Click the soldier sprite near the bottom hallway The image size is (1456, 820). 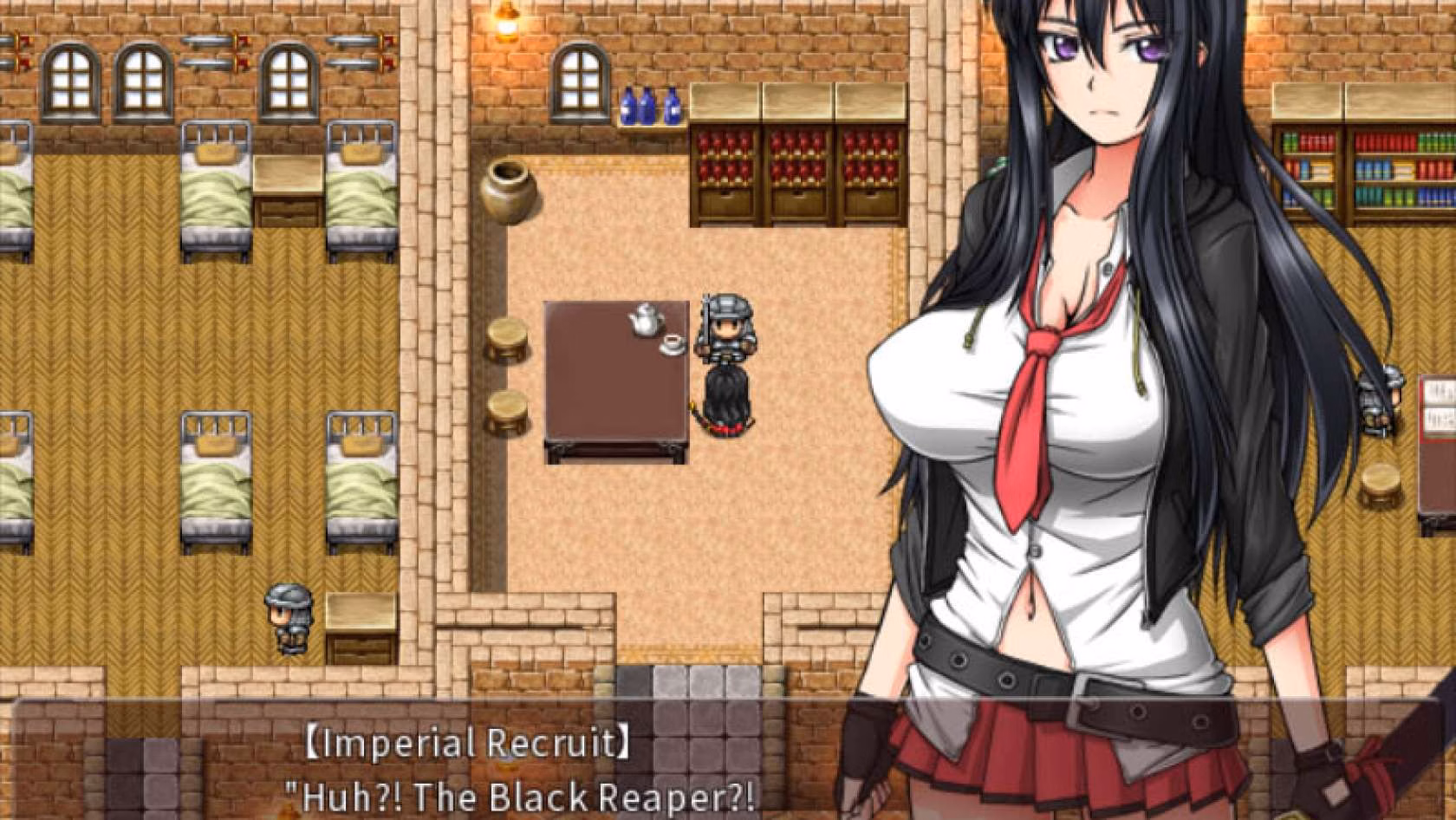click(289, 617)
